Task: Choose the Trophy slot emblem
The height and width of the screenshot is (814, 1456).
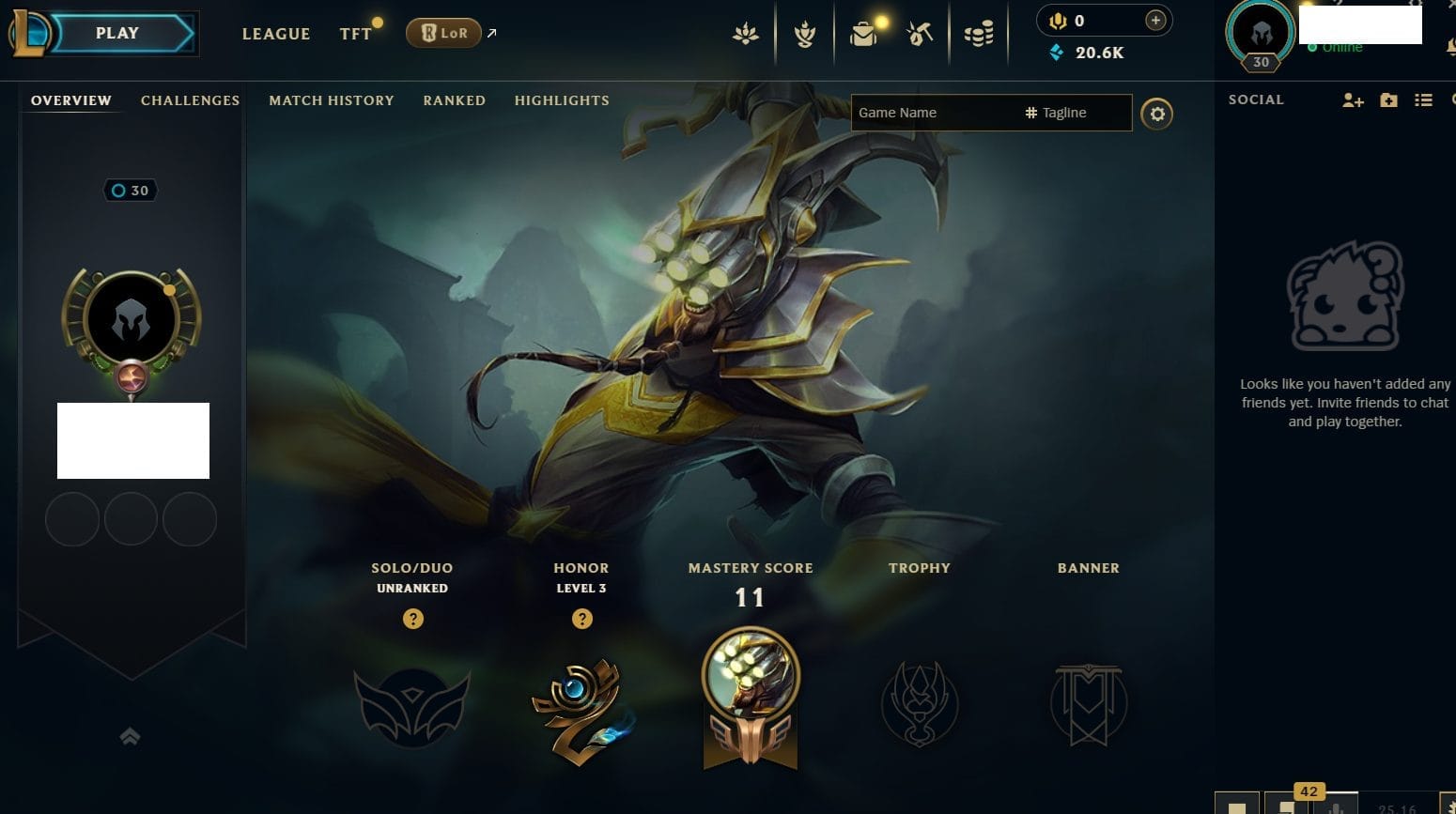Action: tap(919, 704)
